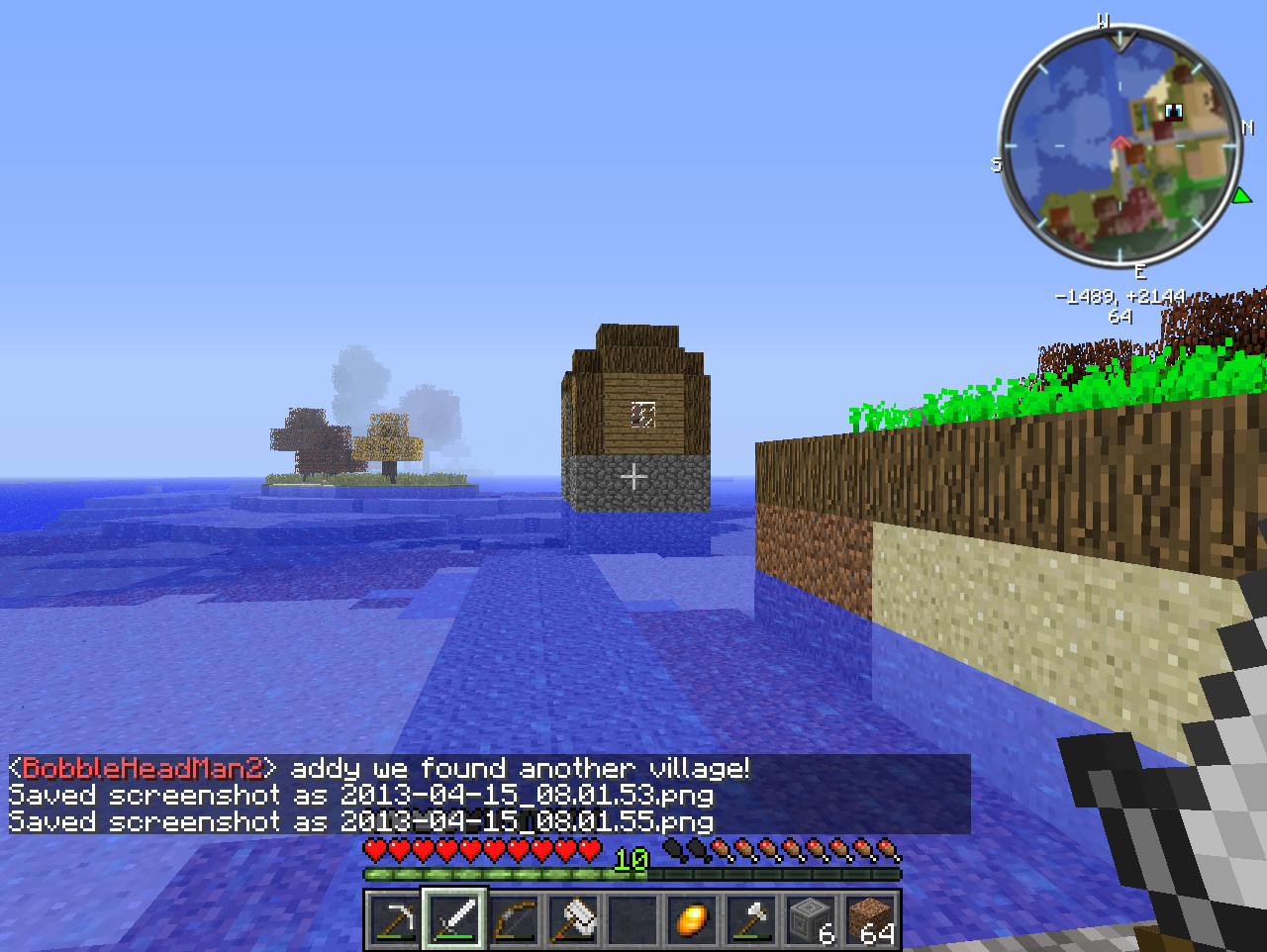Select the iron axe slot
1267x952 pixels.
pos(751,920)
